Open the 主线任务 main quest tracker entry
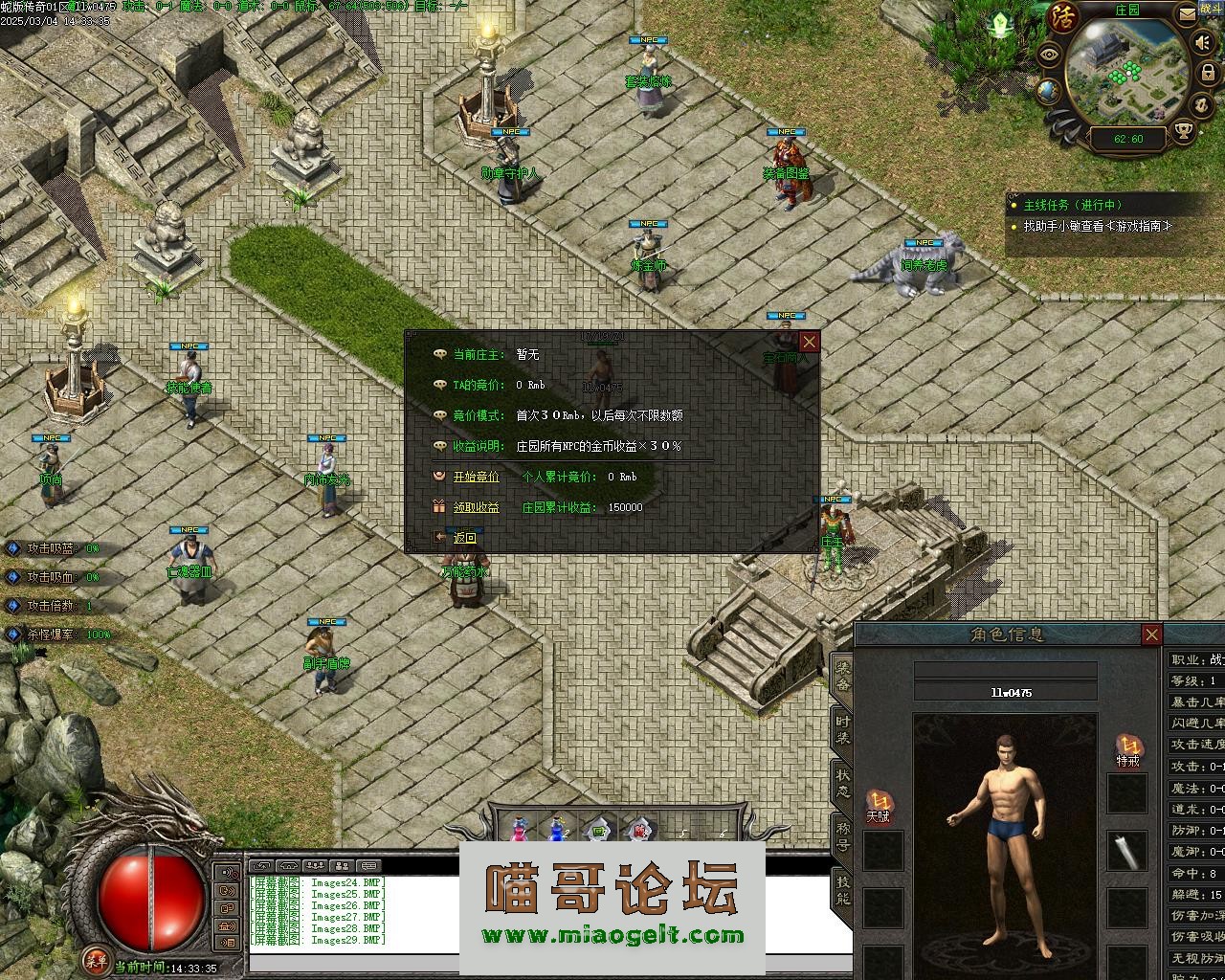This screenshot has height=980, width=1225. (x=1072, y=205)
